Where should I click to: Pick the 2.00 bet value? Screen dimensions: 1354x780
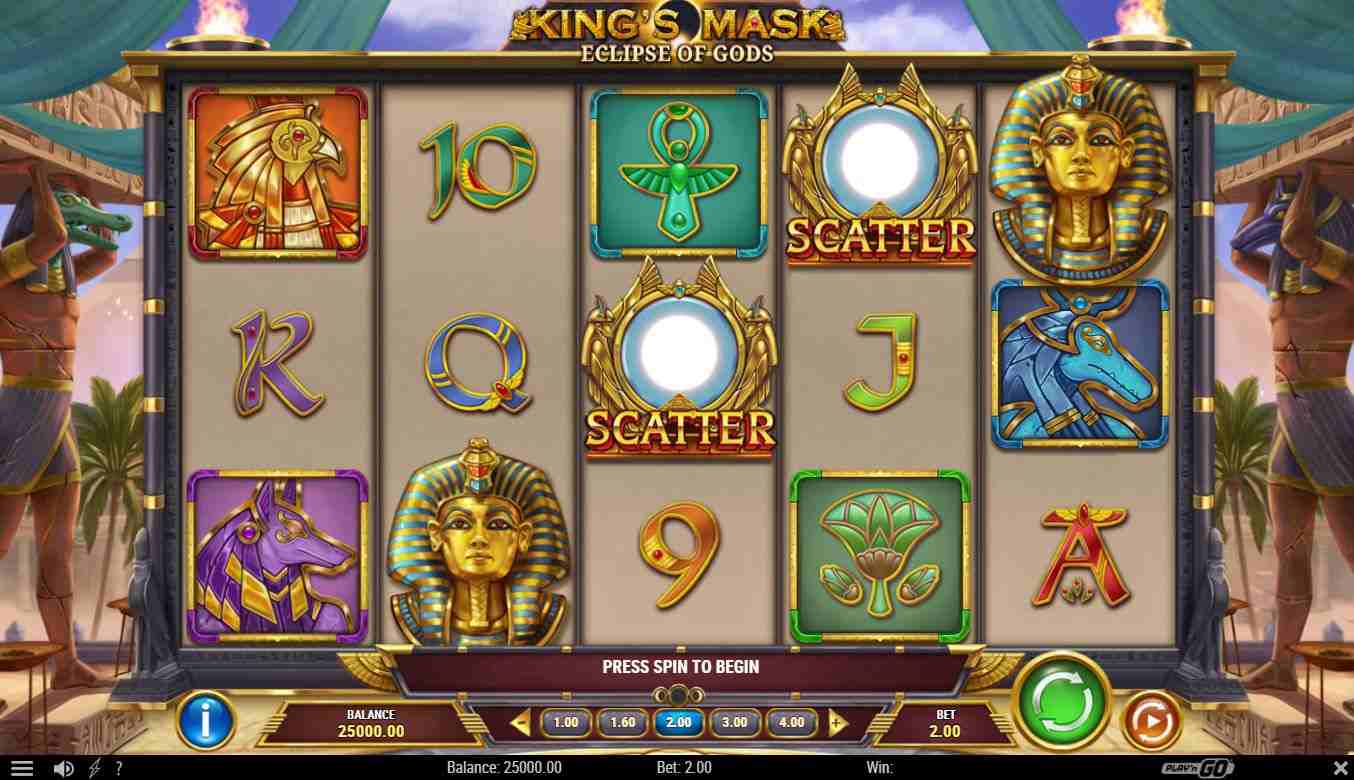click(x=678, y=722)
